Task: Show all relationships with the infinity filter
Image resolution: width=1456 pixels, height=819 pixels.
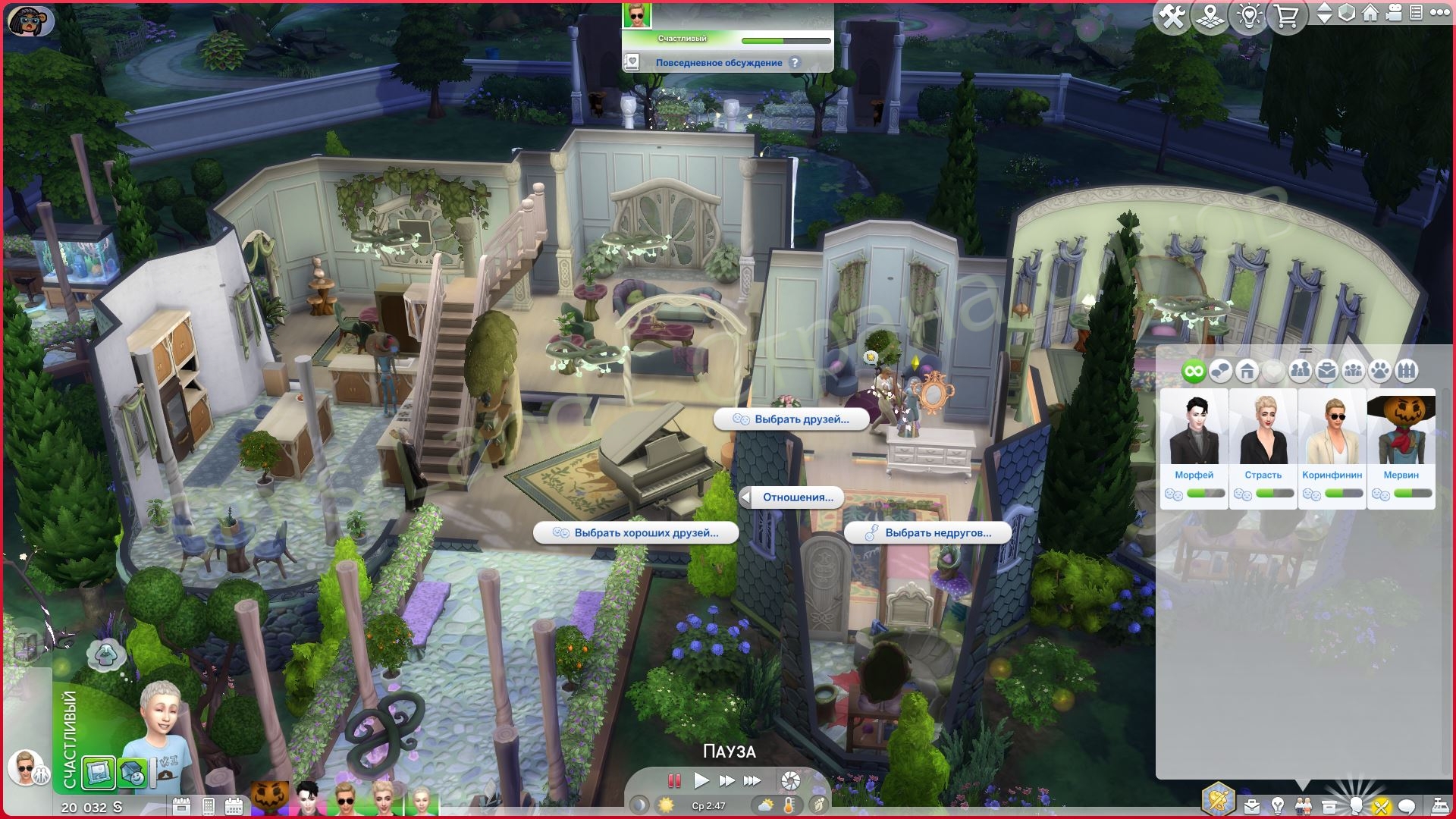Action: (1194, 371)
